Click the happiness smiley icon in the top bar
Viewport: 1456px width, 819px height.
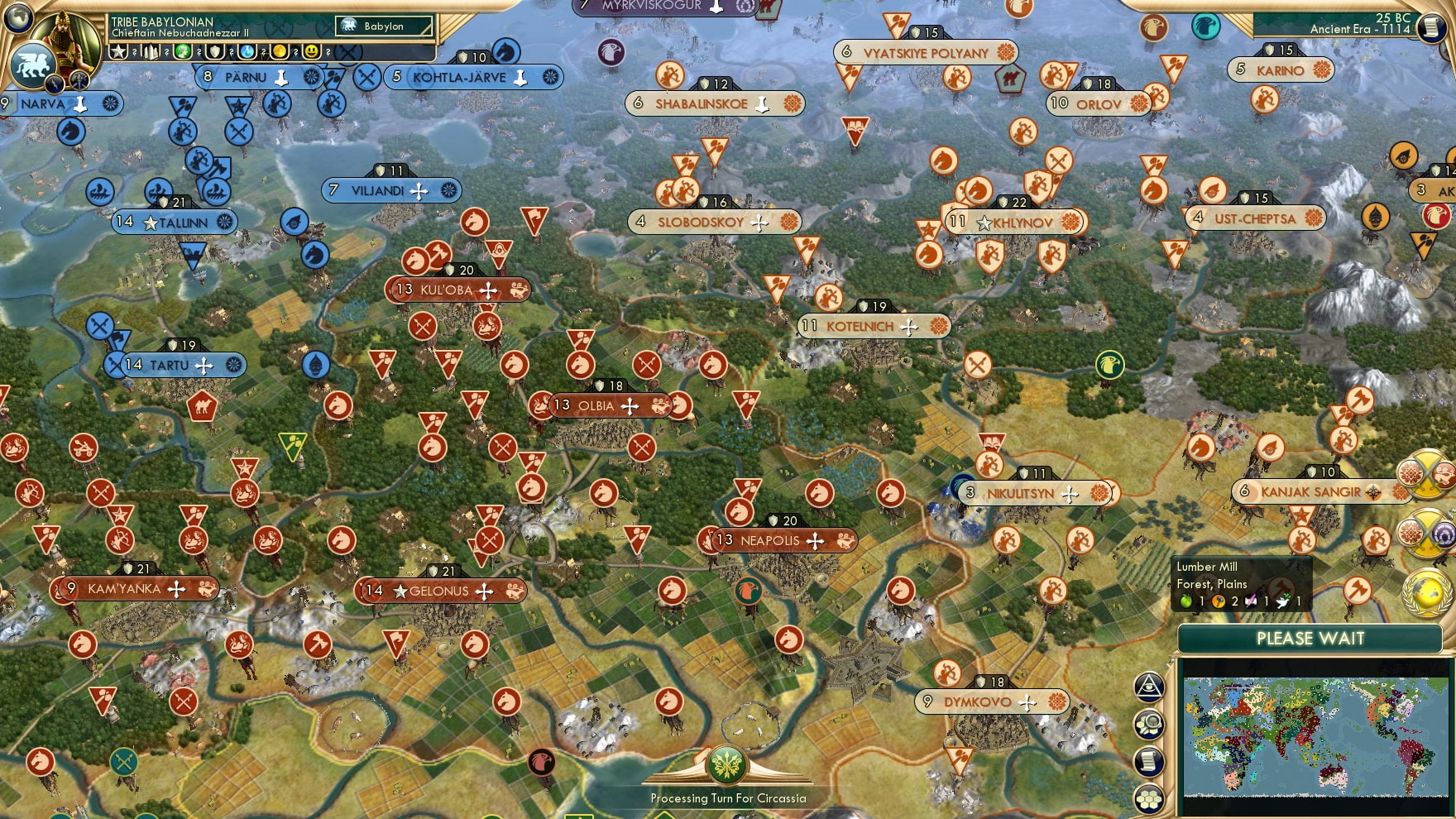click(x=311, y=53)
